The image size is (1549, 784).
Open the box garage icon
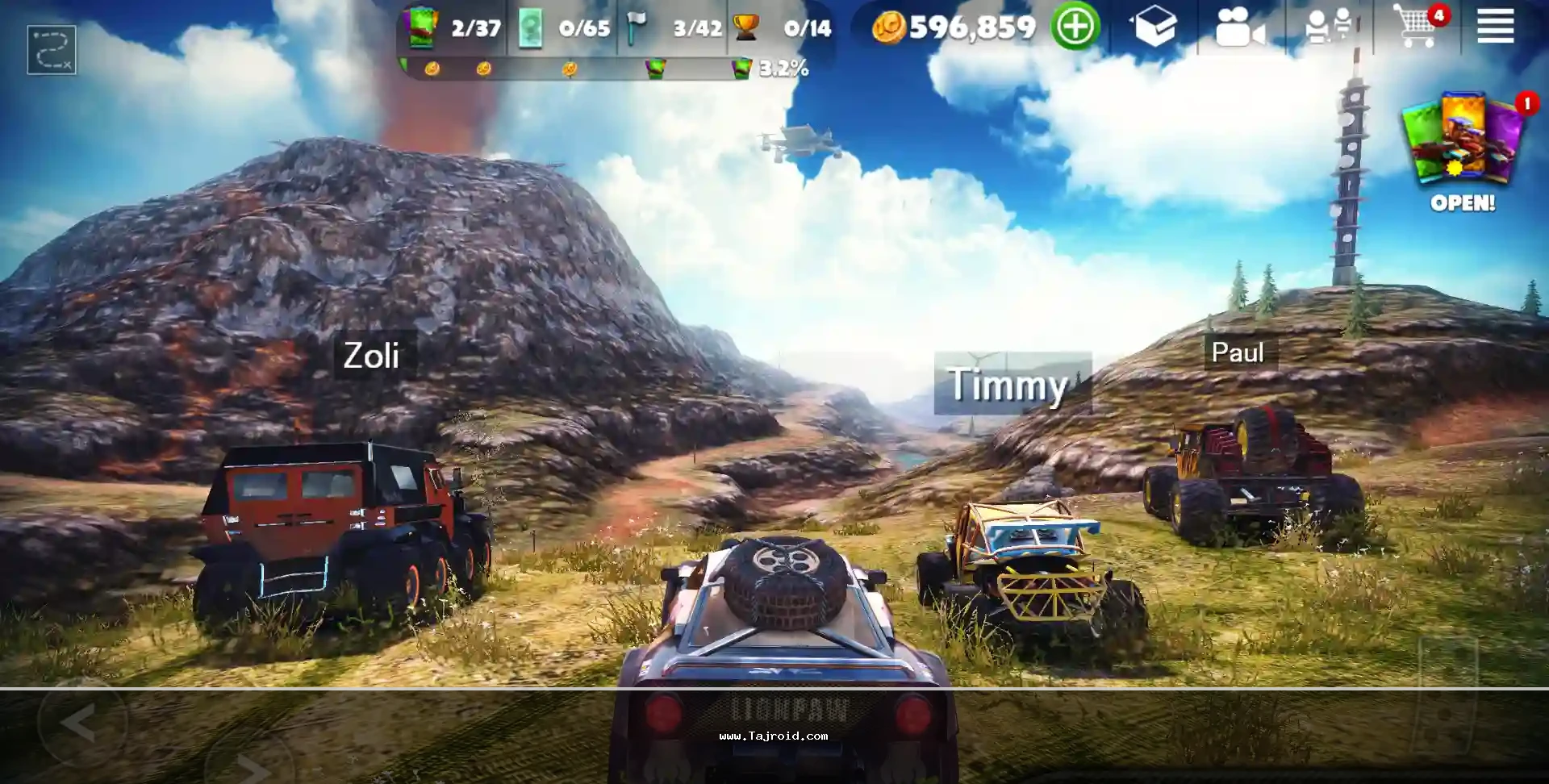(x=1154, y=27)
